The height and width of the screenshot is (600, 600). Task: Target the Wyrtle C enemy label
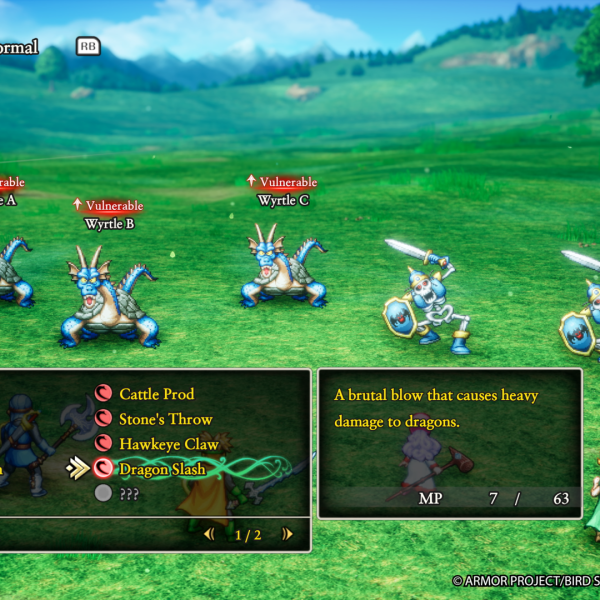(x=283, y=200)
